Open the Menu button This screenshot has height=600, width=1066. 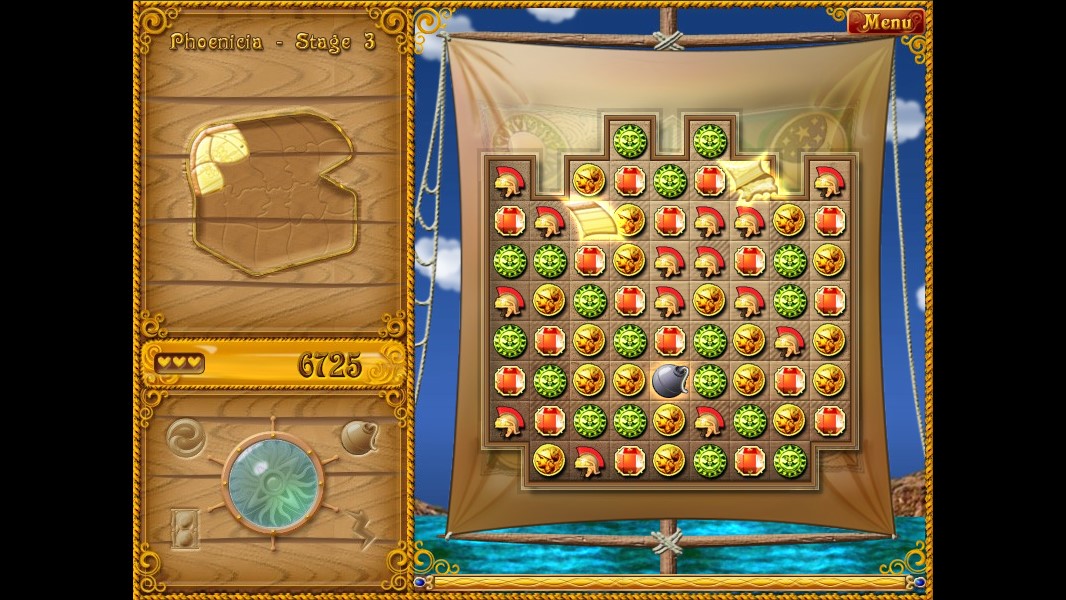tap(886, 21)
